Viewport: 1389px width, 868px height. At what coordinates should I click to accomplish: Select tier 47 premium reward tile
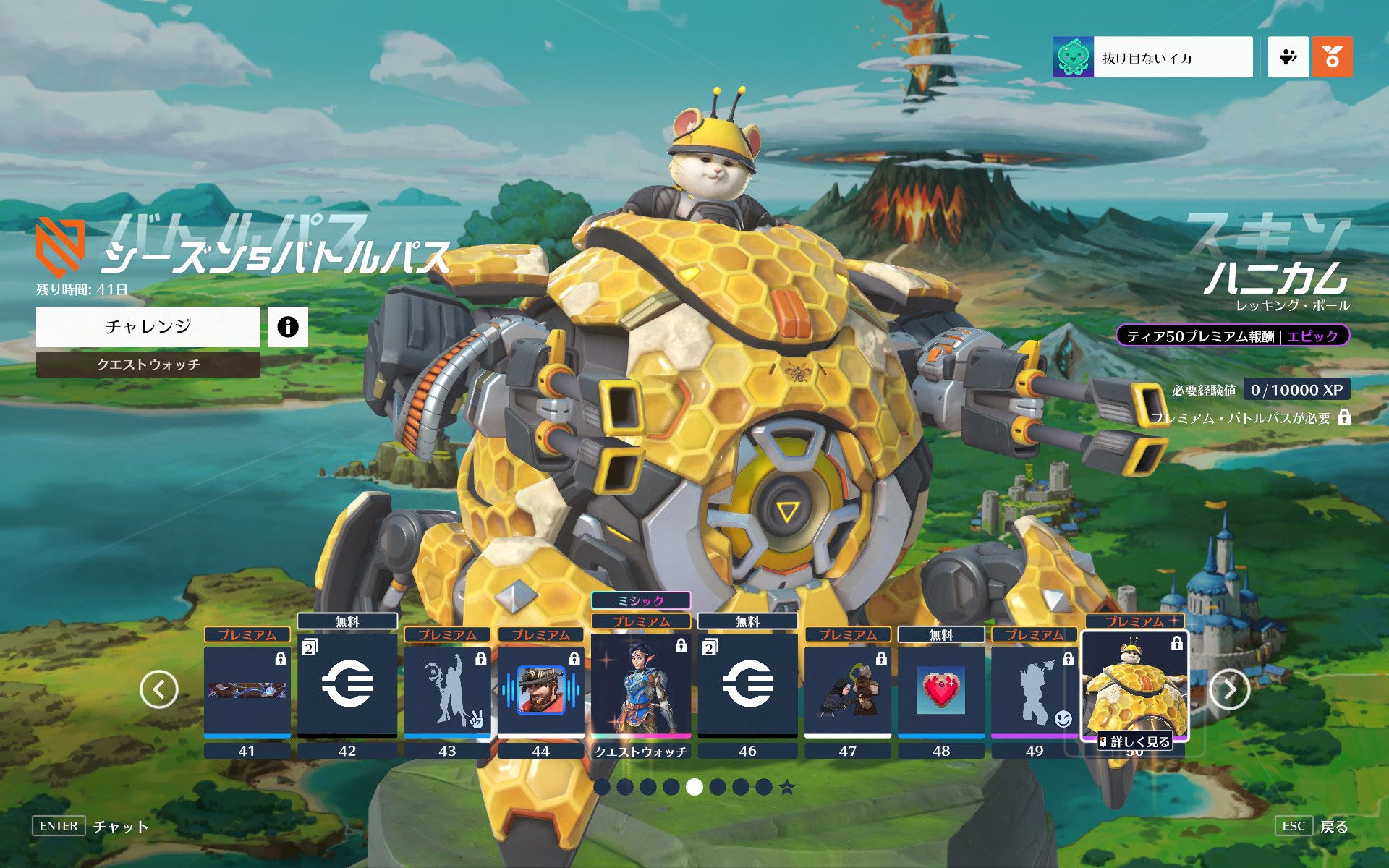[847, 691]
